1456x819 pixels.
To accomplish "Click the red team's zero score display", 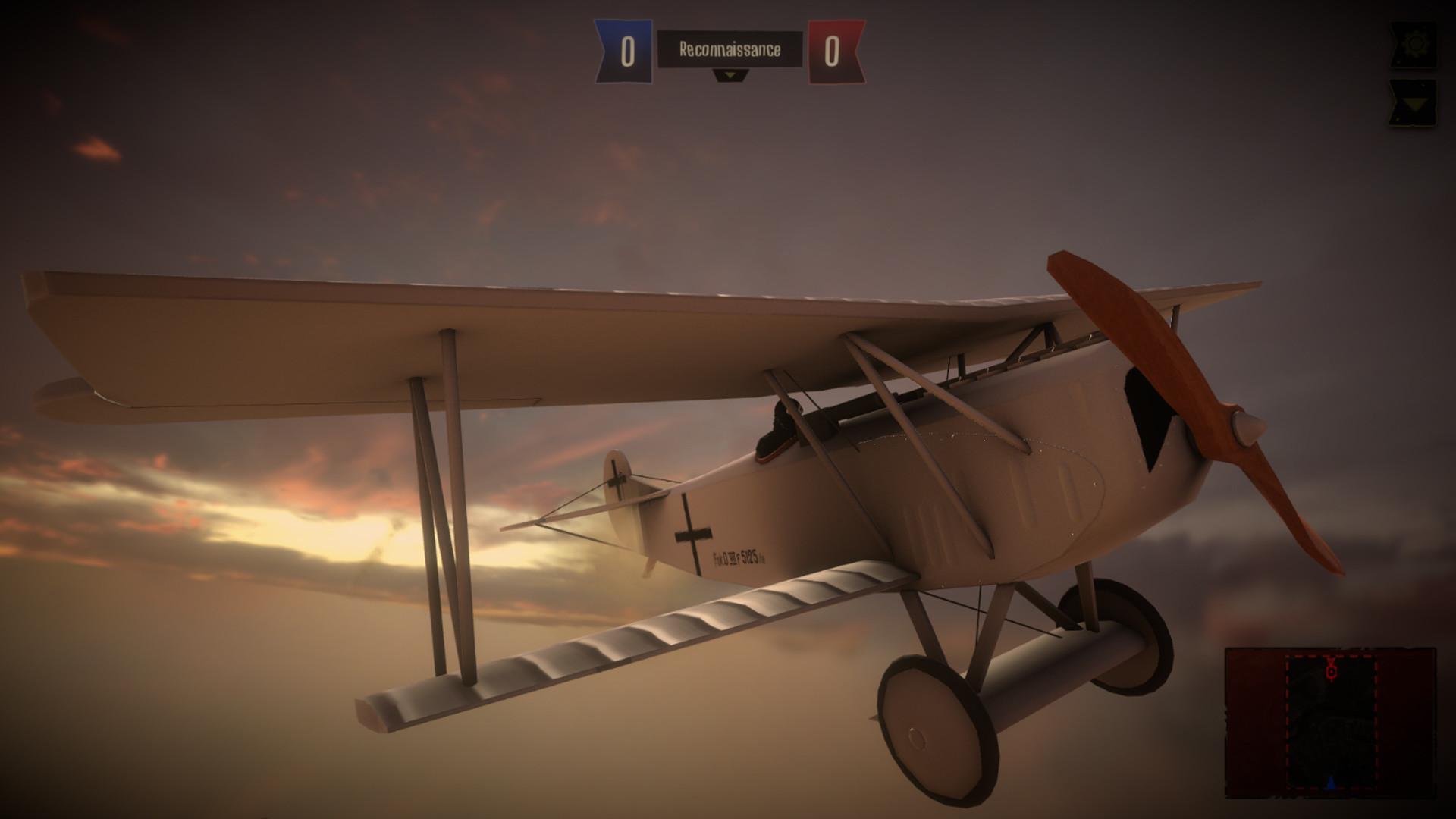I will click(x=831, y=52).
